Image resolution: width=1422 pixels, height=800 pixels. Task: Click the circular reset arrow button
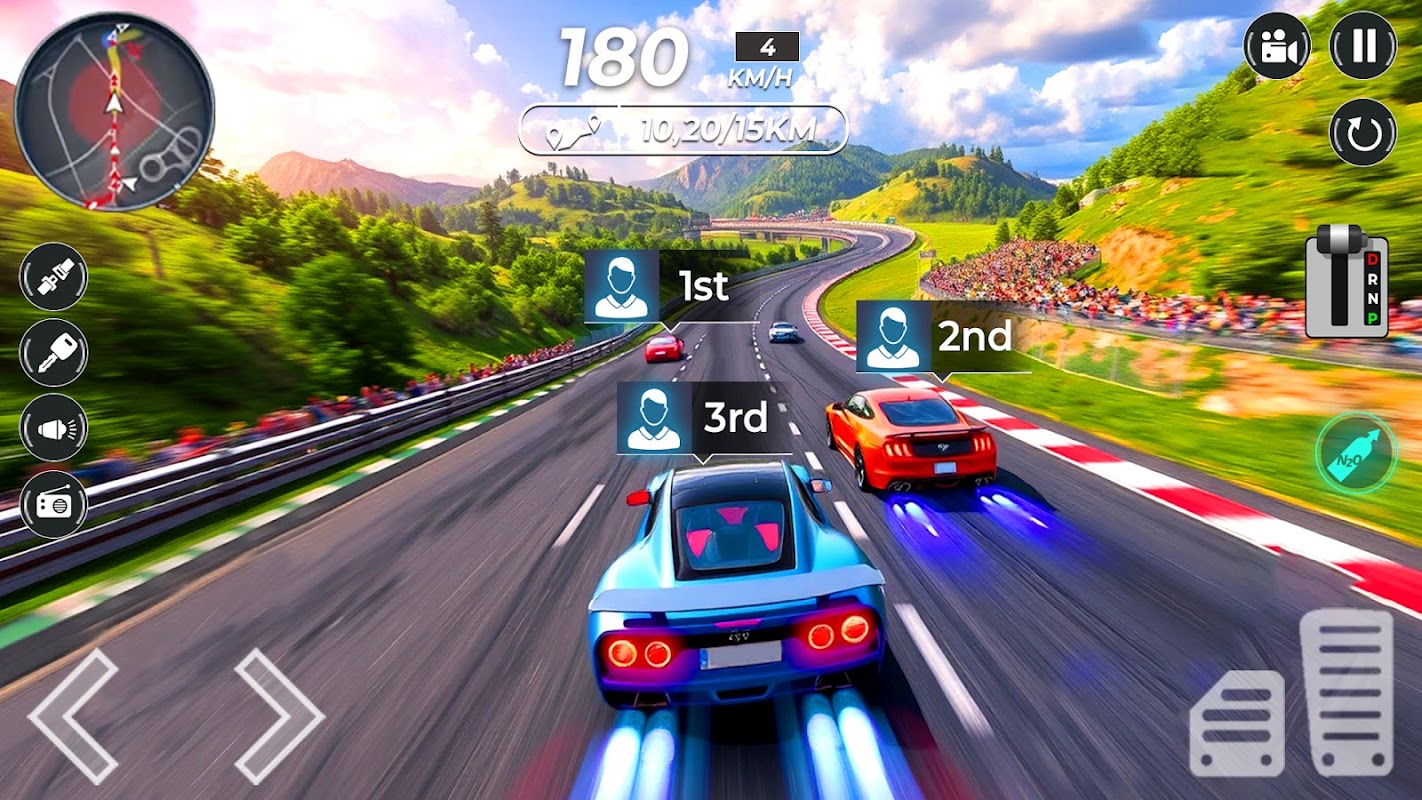pos(1362,132)
